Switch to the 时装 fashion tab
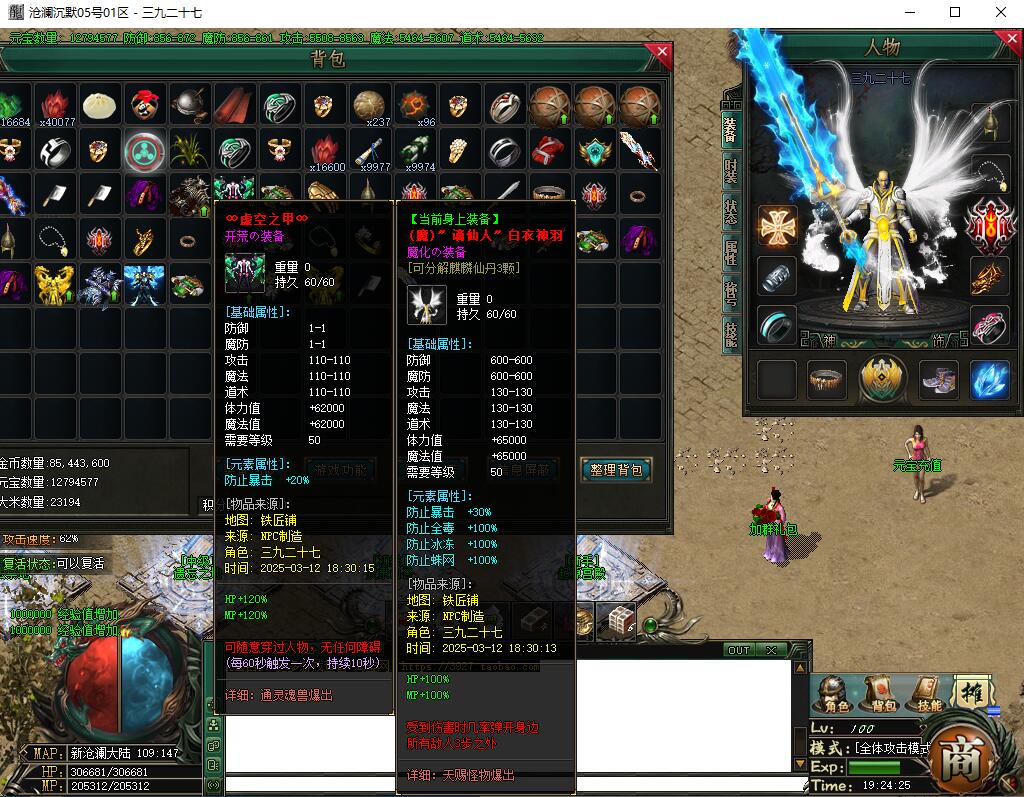 tap(731, 170)
